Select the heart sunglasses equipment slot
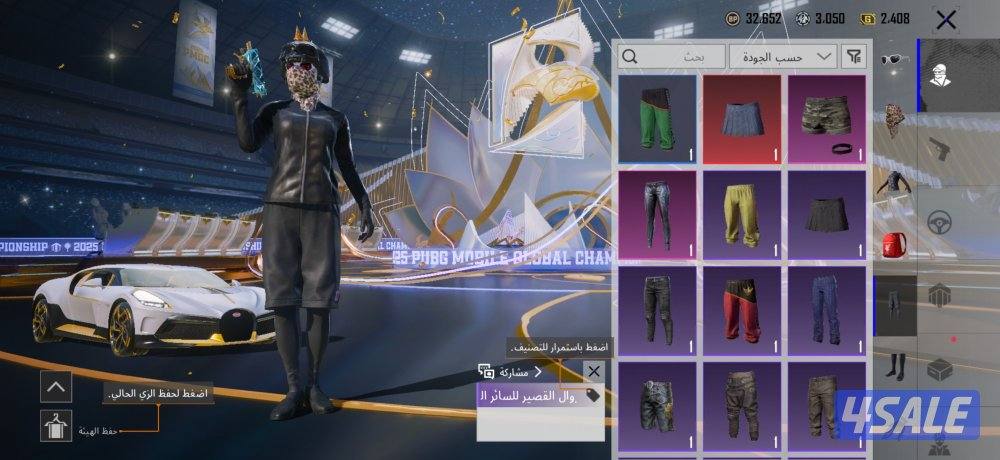Viewport: 1000px width, 460px height. [x=895, y=60]
